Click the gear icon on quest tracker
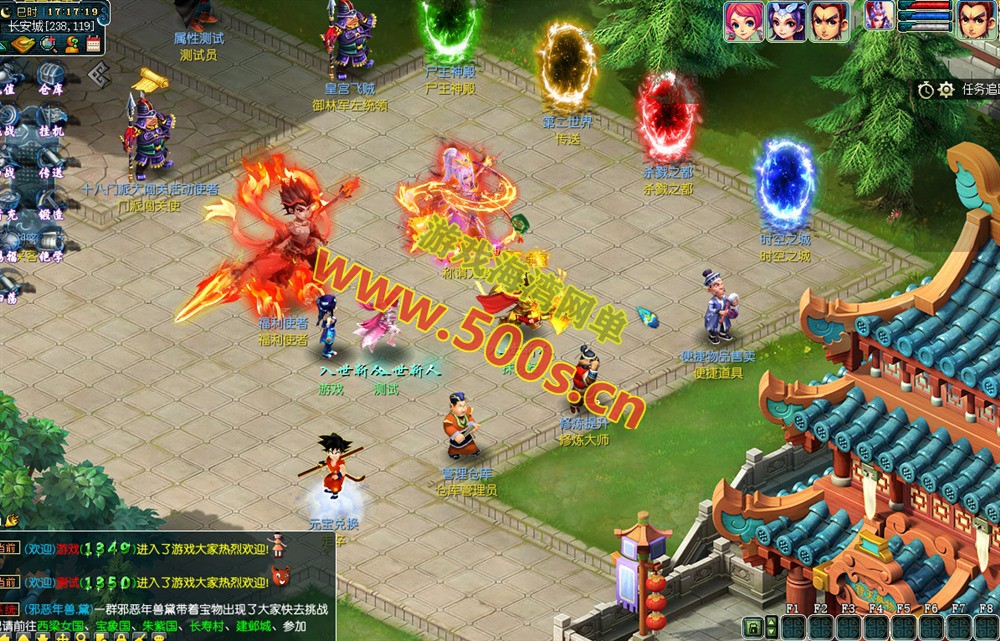The width and height of the screenshot is (1000, 641). 946,90
